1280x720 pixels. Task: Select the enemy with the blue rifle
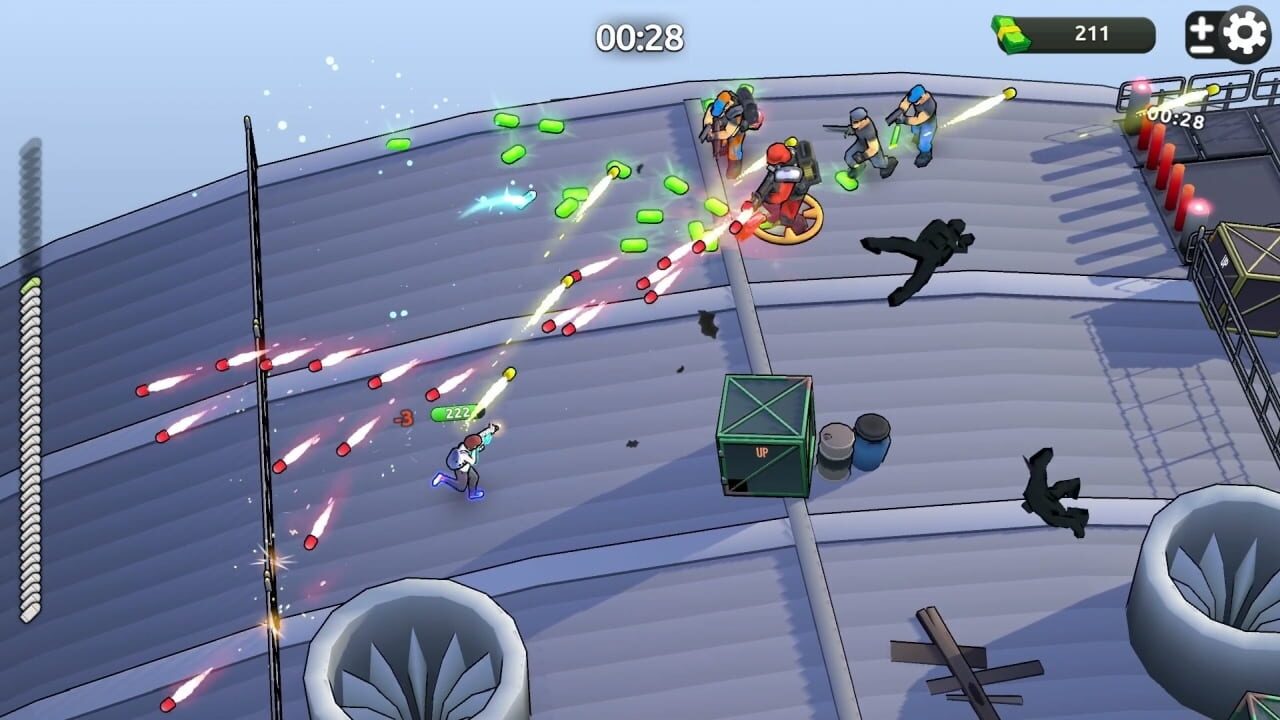click(x=915, y=125)
